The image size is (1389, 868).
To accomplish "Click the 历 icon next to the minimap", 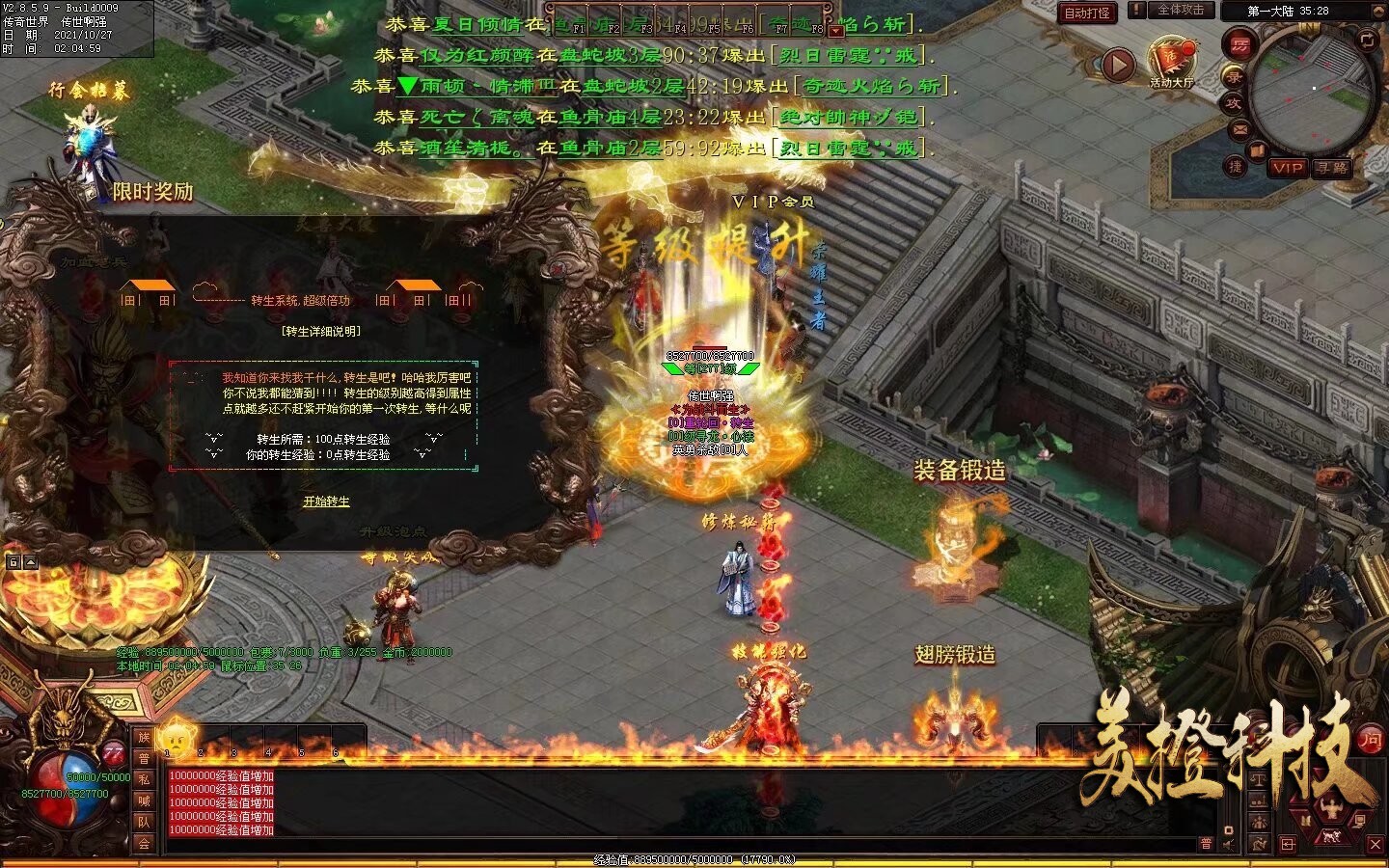I will 1240,44.
